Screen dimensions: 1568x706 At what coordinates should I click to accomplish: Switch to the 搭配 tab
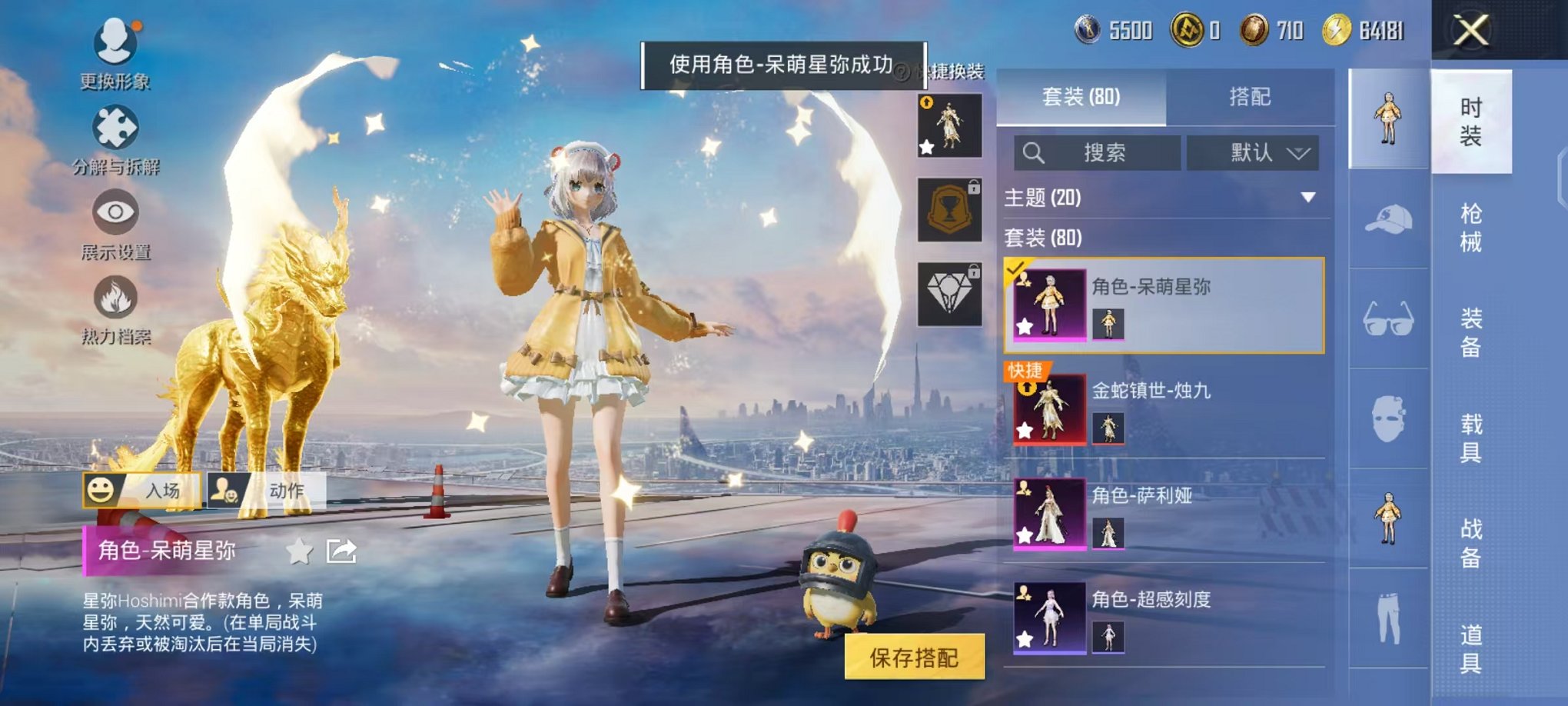[1251, 97]
